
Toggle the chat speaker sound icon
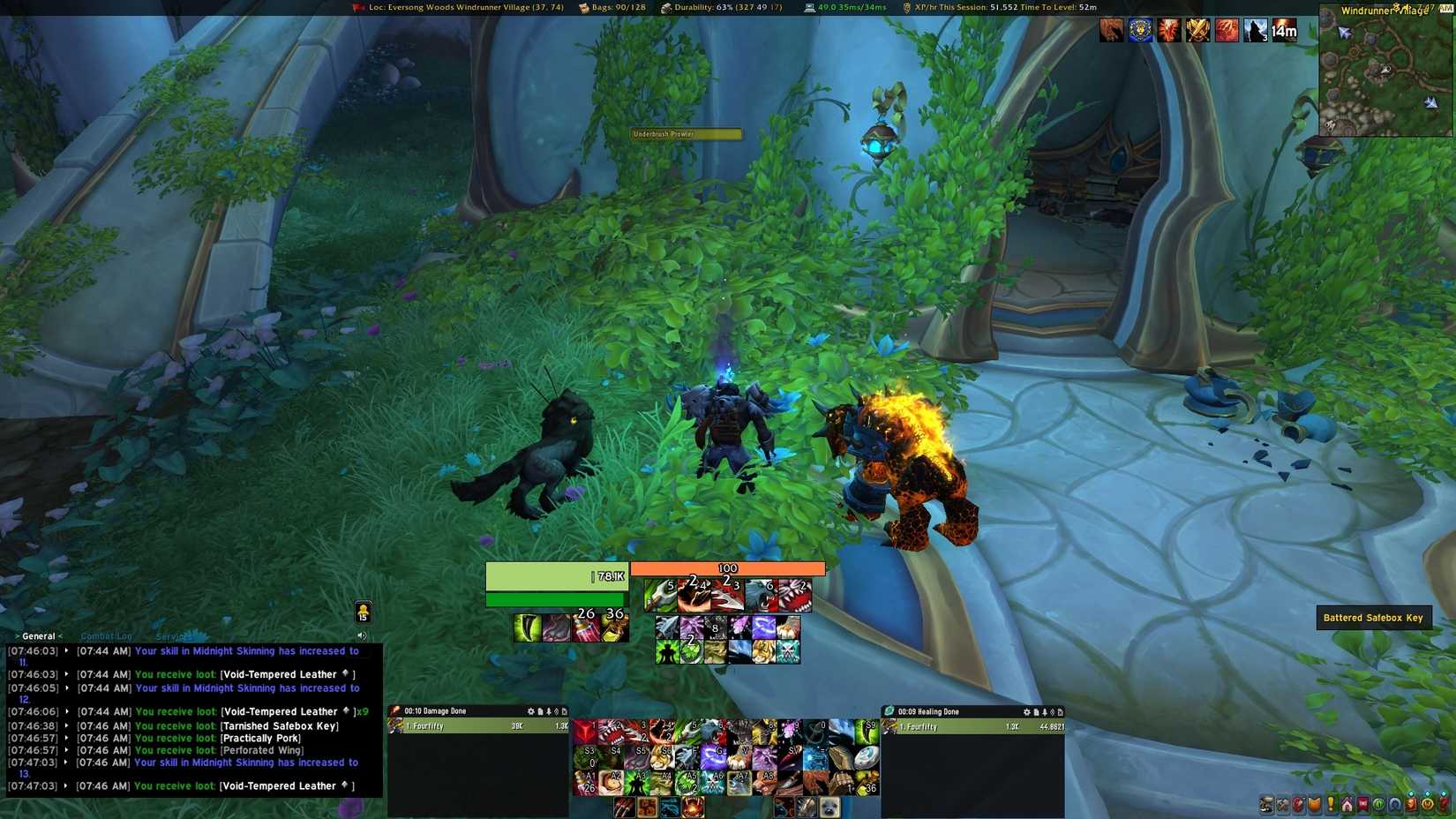tap(361, 635)
